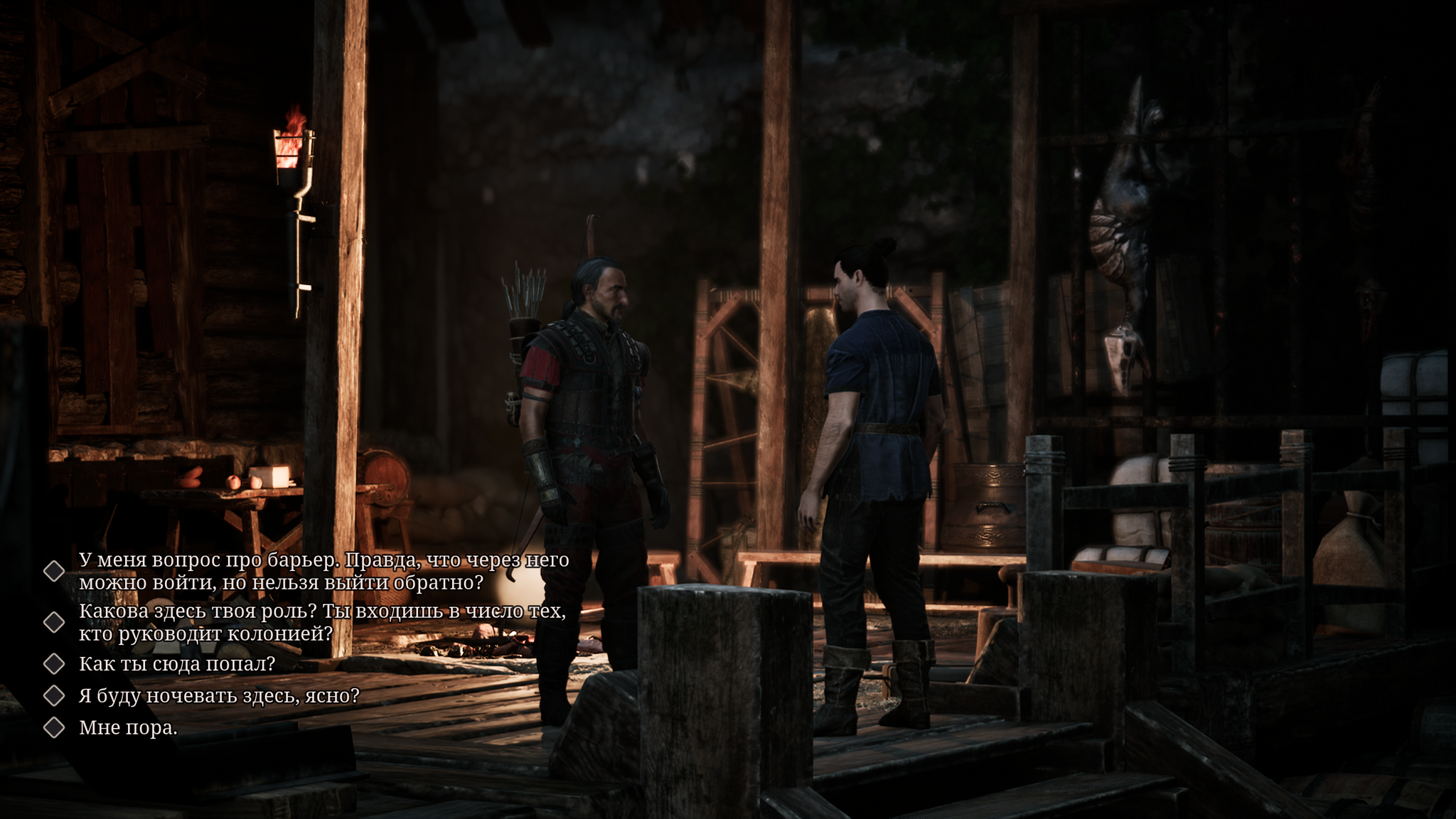Select "Как ты сюда попал?" option
The width and height of the screenshot is (1456, 819).
177,664
